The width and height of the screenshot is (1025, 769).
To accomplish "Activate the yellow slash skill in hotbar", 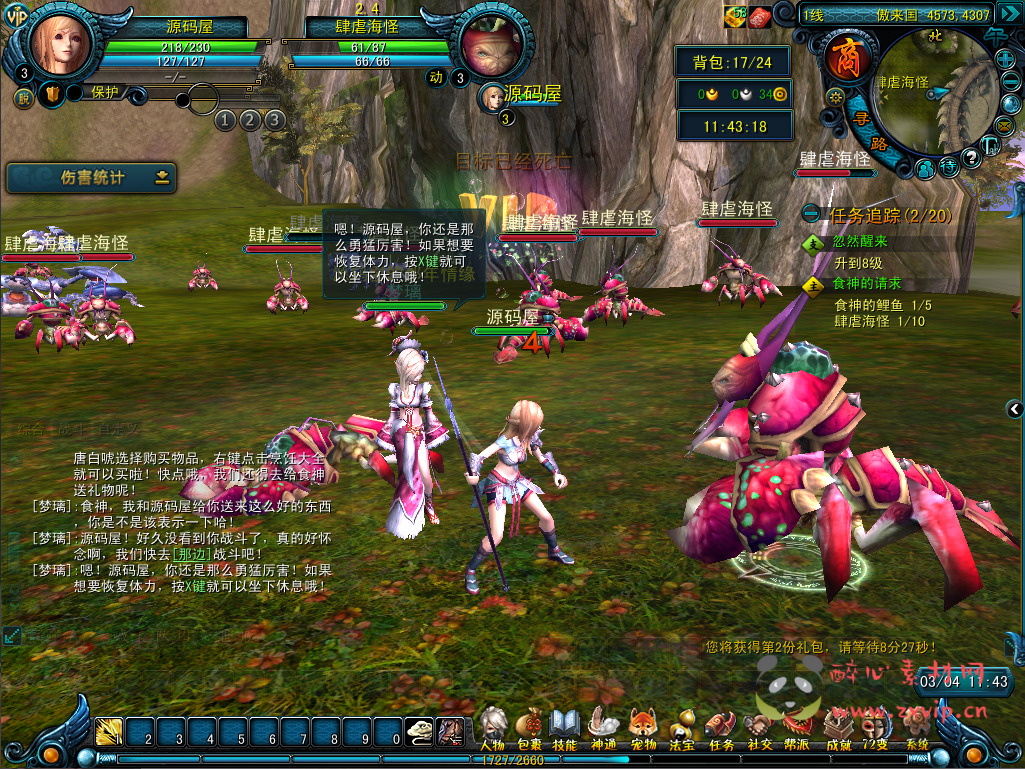I will pos(109,735).
